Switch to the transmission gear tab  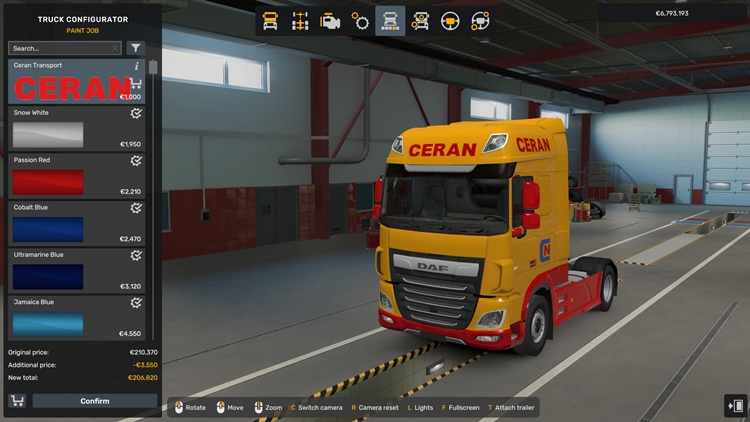(x=360, y=20)
